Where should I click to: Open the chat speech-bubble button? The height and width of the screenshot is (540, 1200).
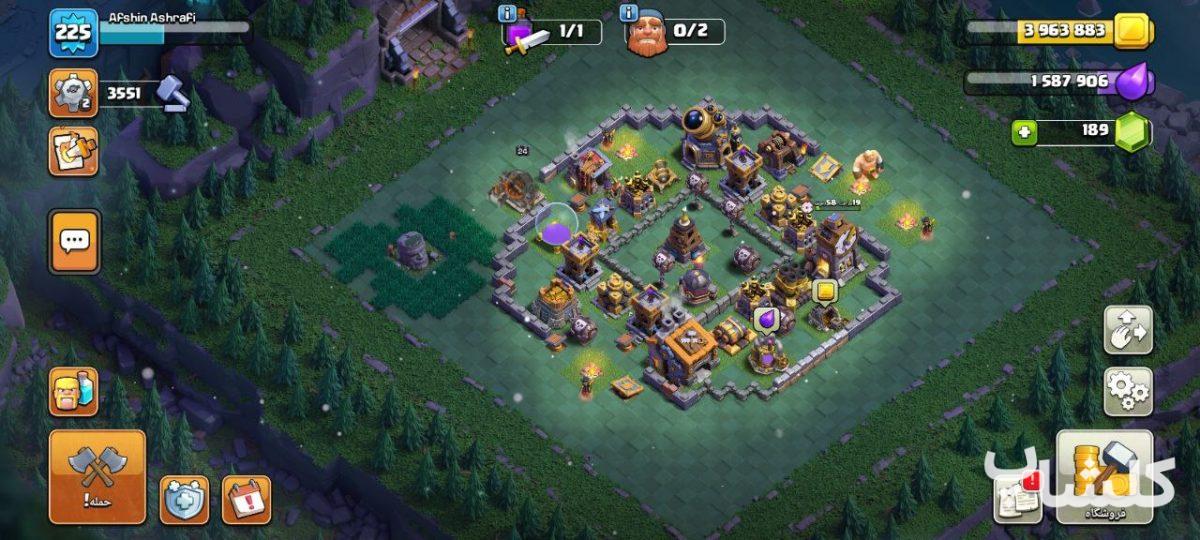click(x=74, y=241)
